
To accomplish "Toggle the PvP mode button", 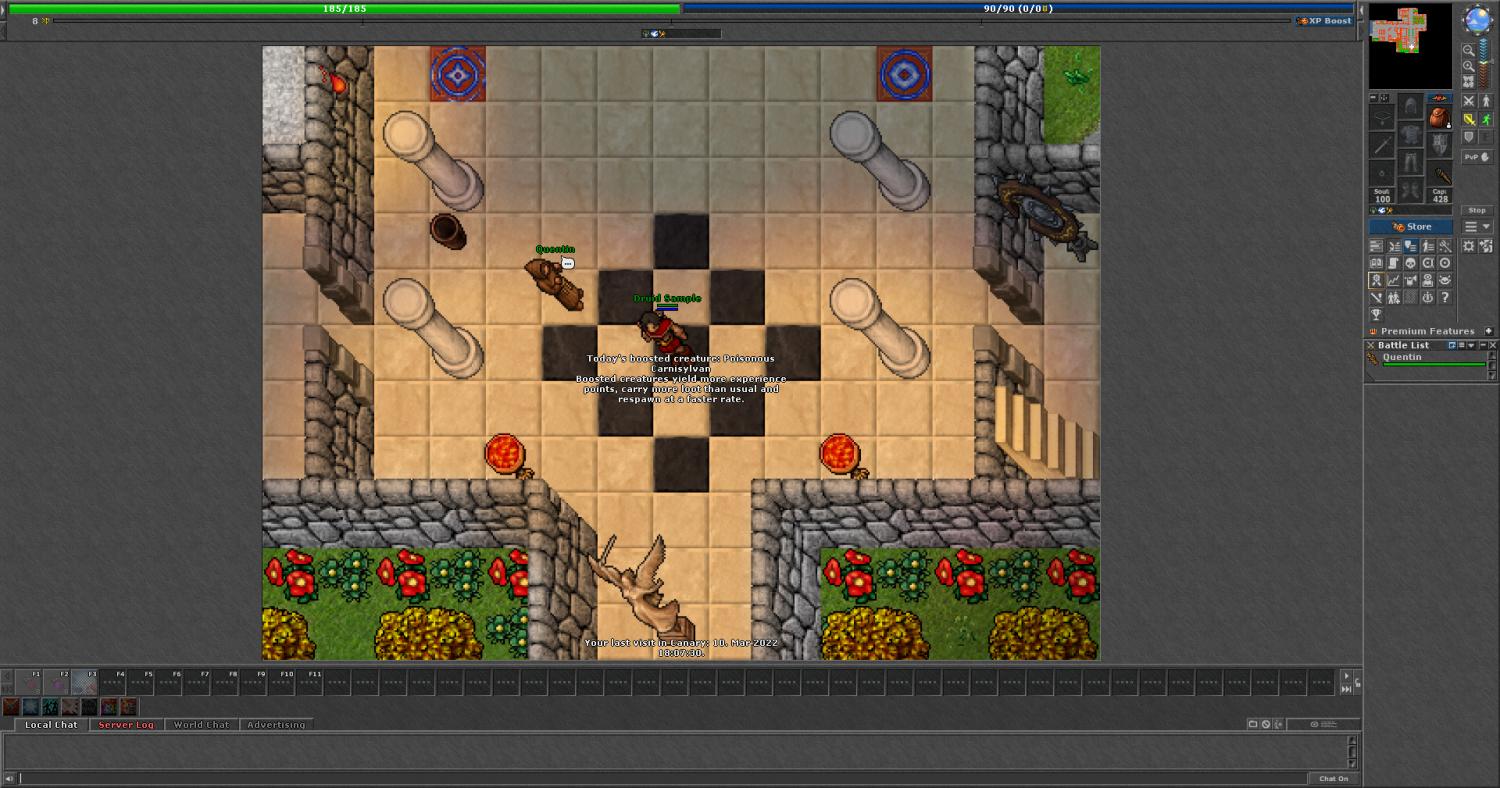I will 1476,157.
